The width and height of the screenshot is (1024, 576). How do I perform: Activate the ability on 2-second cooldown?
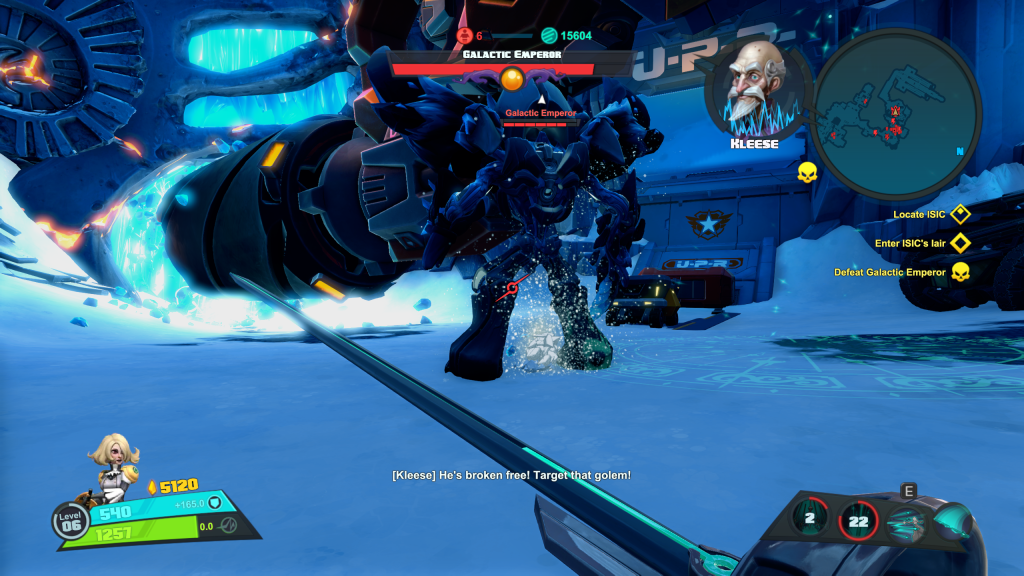[811, 517]
